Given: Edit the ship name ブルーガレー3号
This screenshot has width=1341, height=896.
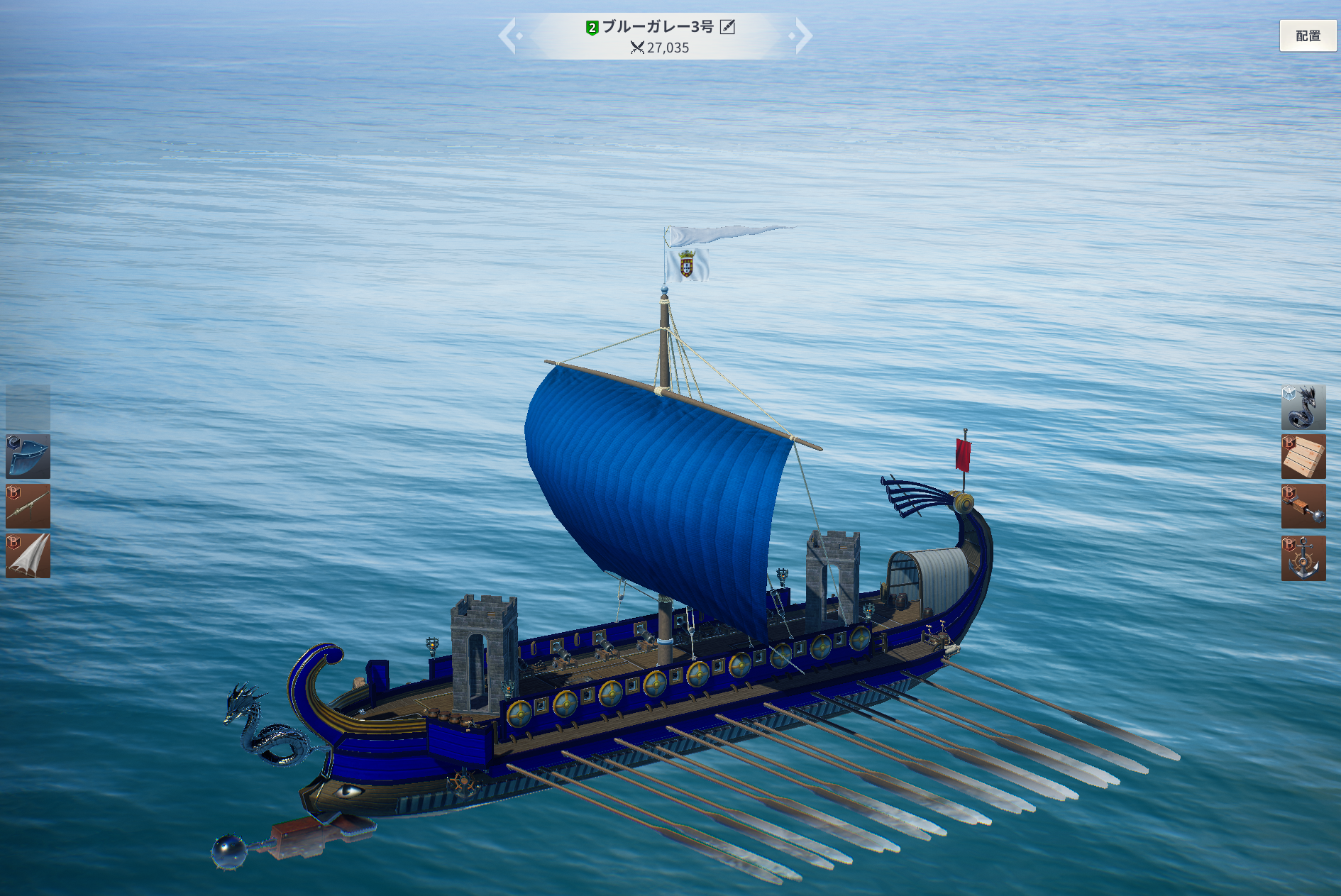Looking at the screenshot, I should coord(727,27).
